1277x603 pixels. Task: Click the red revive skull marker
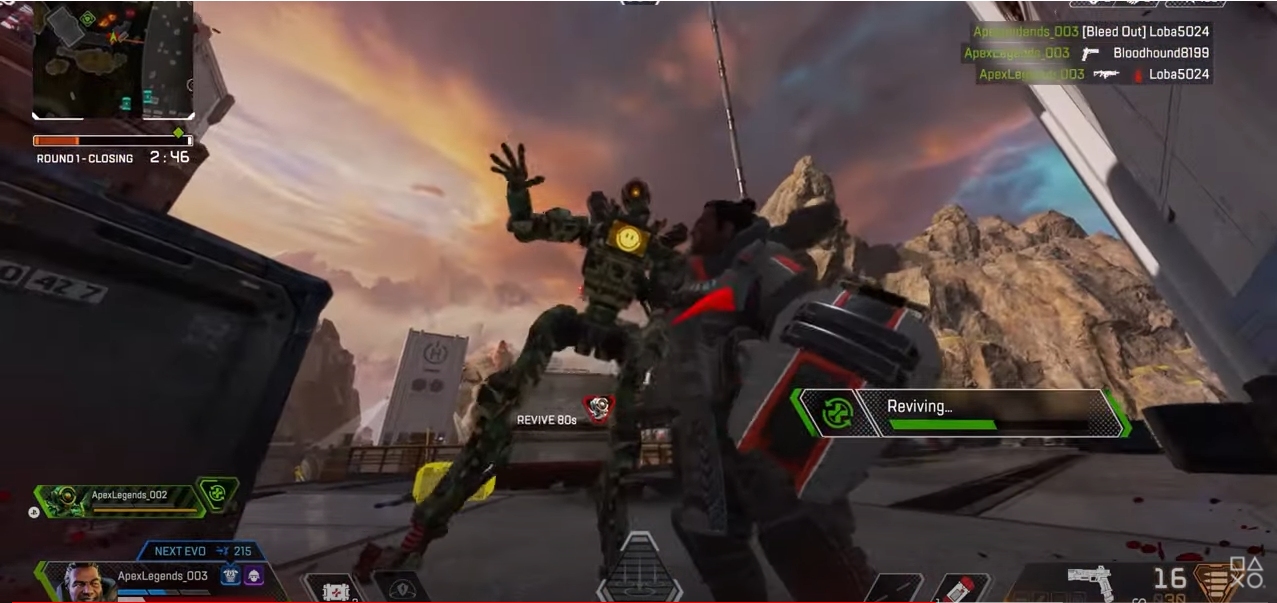pyautogui.click(x=598, y=407)
